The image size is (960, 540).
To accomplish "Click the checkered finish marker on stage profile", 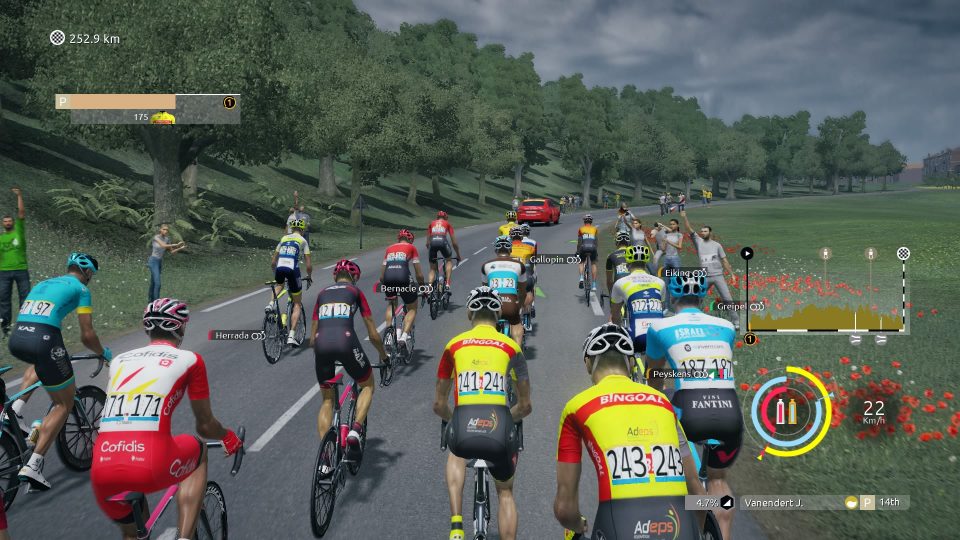I will point(904,253).
